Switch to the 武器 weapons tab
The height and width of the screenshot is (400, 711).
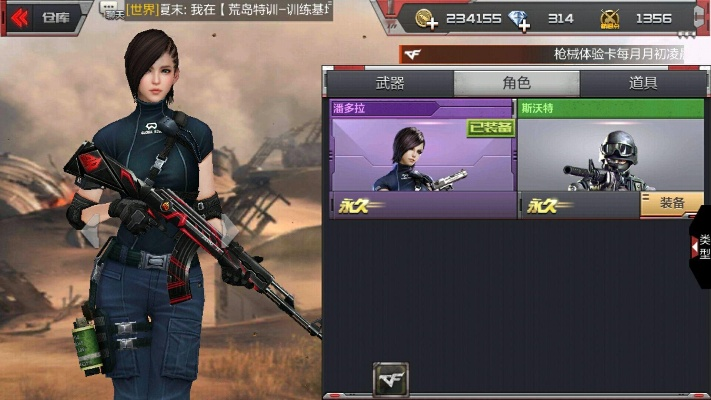390,83
